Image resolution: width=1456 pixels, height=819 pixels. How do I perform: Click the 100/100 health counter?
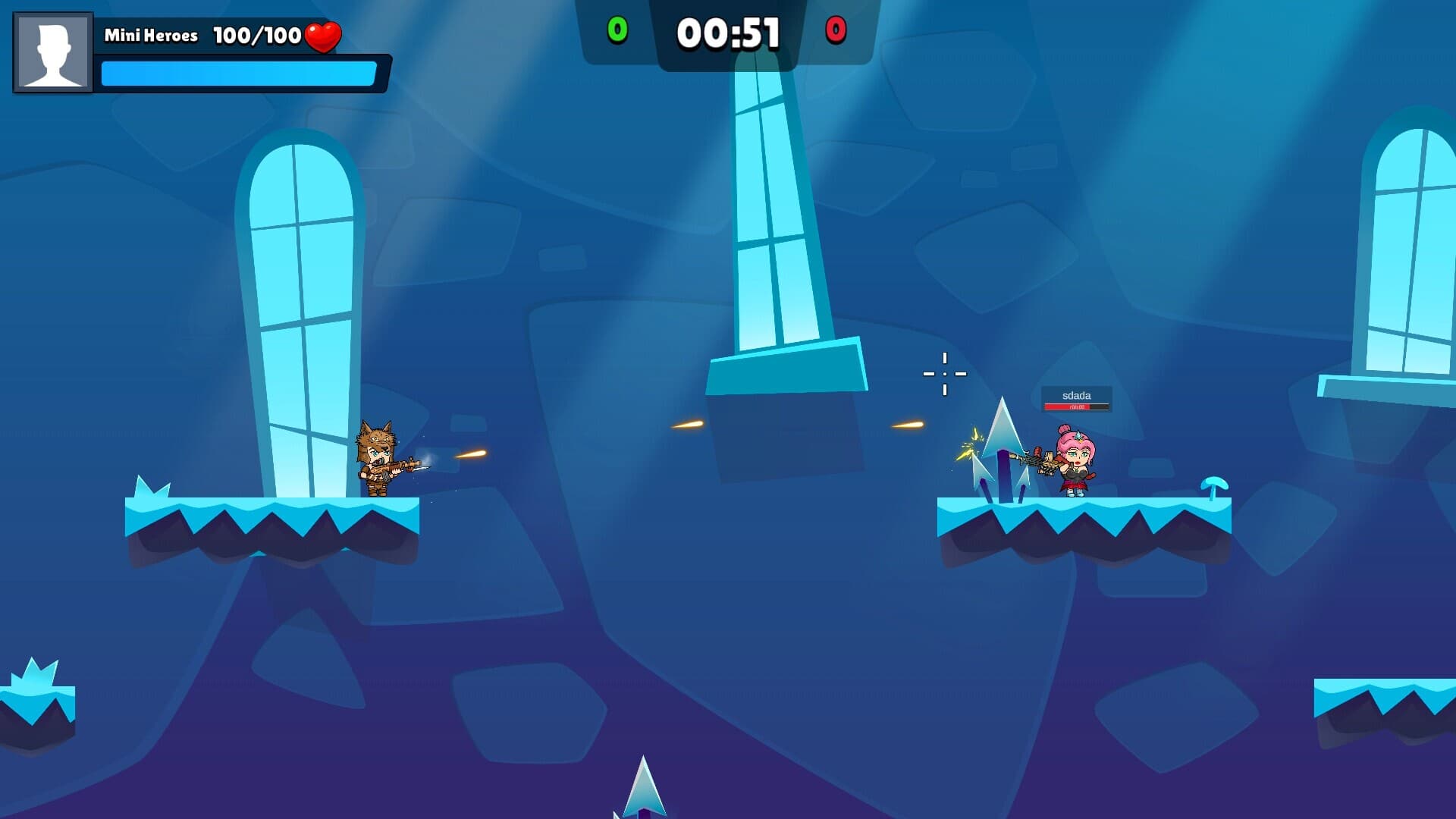tap(258, 35)
